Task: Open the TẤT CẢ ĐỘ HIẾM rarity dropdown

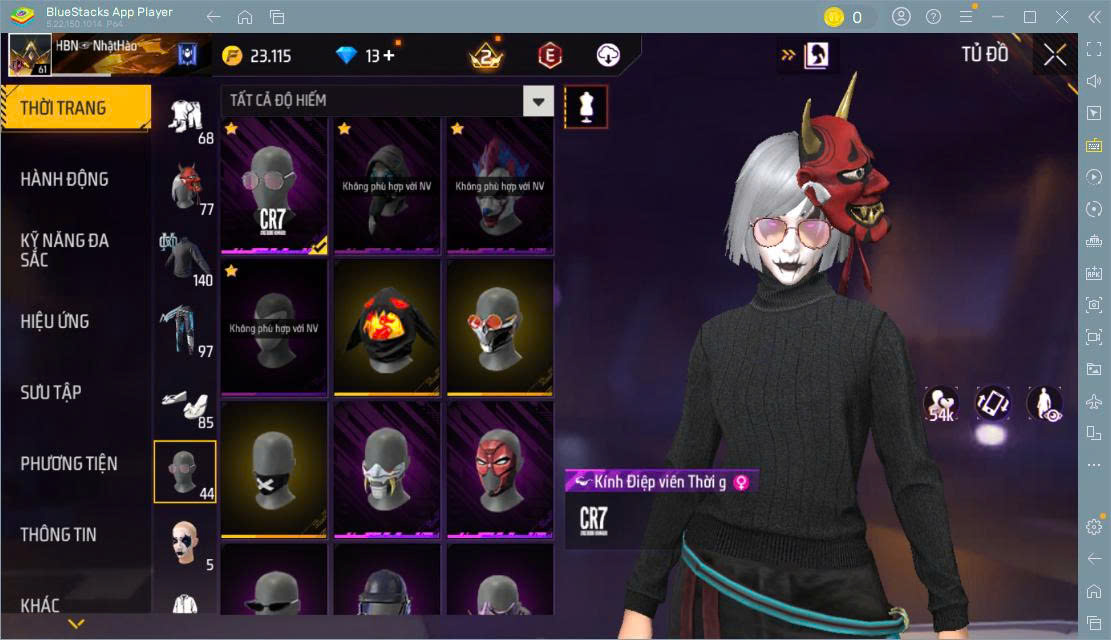Action: tap(539, 101)
